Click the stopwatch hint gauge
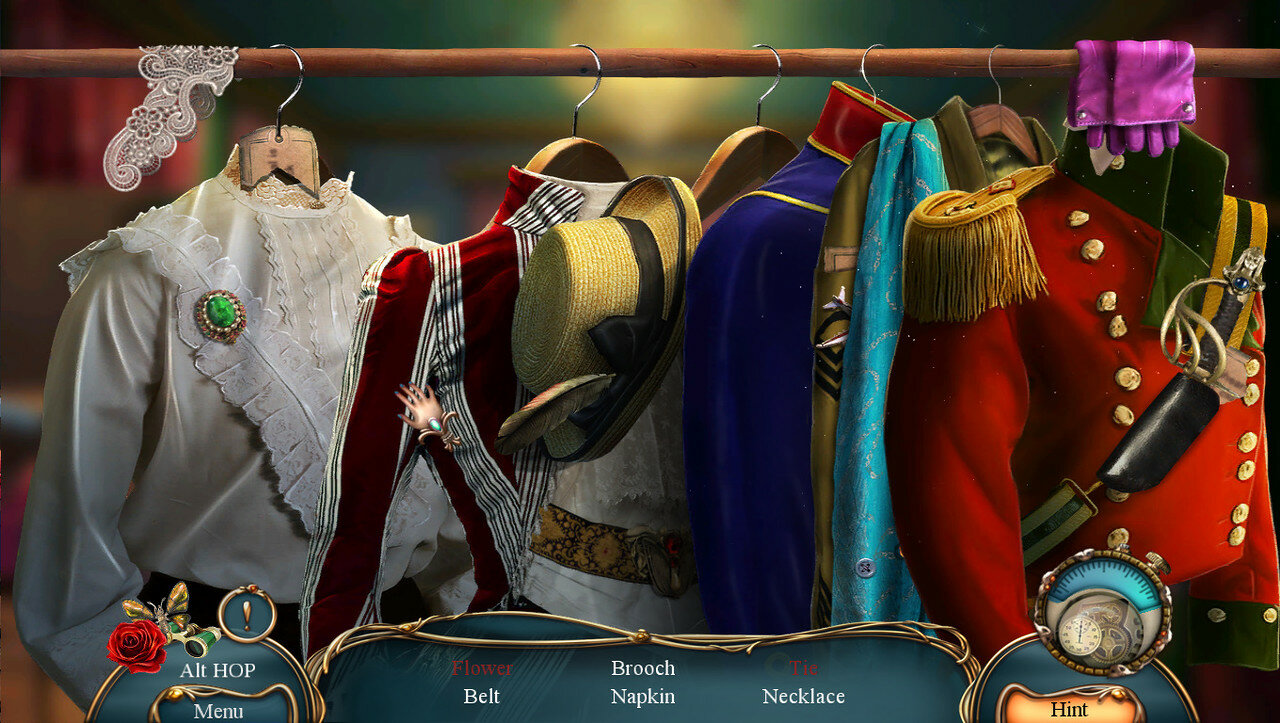This screenshot has width=1280, height=723. pyautogui.click(x=1103, y=611)
